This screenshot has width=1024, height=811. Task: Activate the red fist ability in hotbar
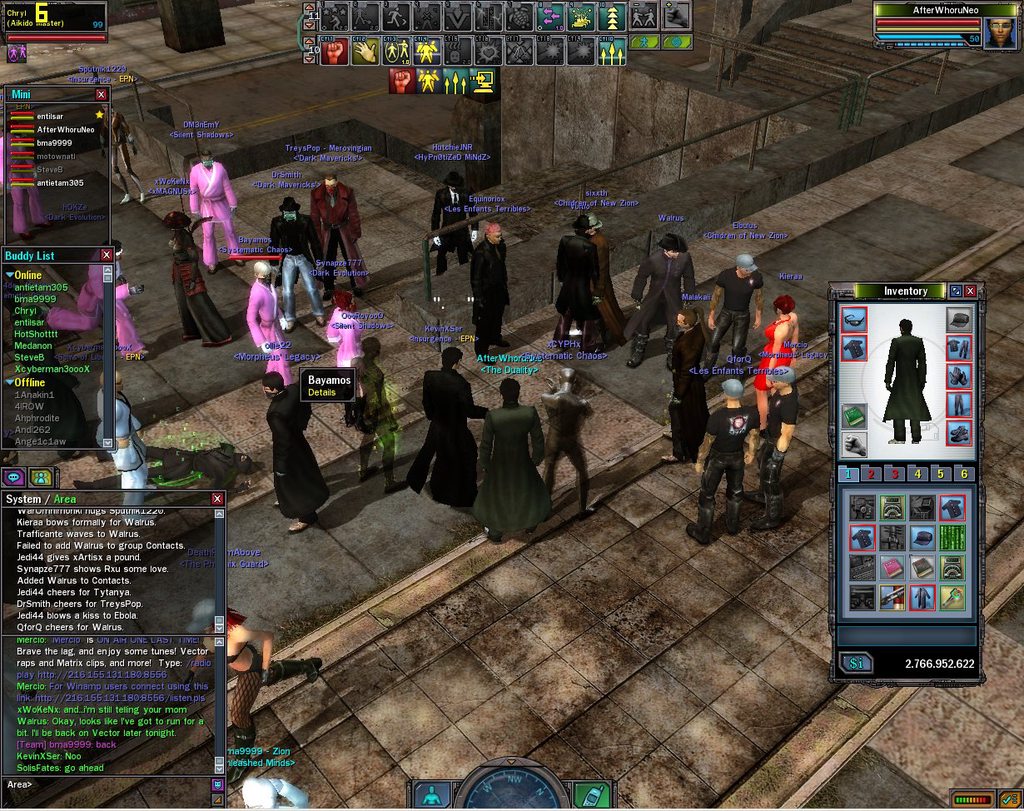pos(333,51)
